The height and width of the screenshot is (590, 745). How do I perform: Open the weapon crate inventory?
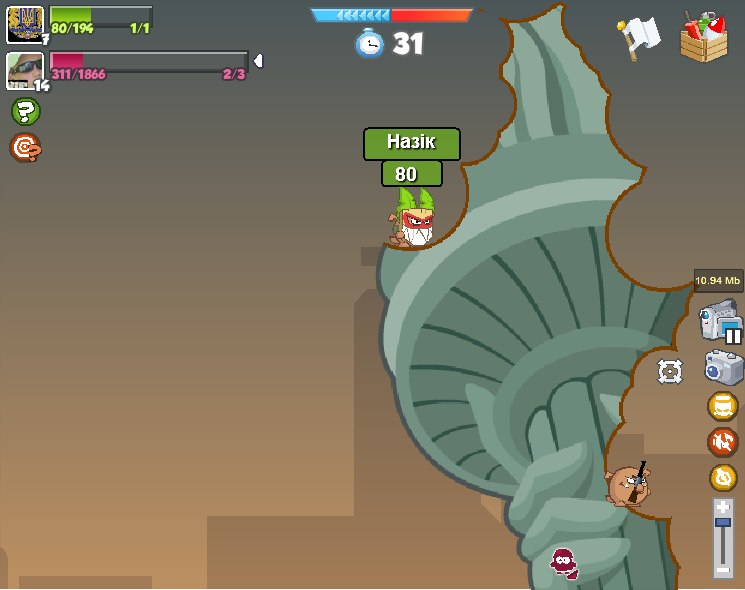pyautogui.click(x=704, y=37)
